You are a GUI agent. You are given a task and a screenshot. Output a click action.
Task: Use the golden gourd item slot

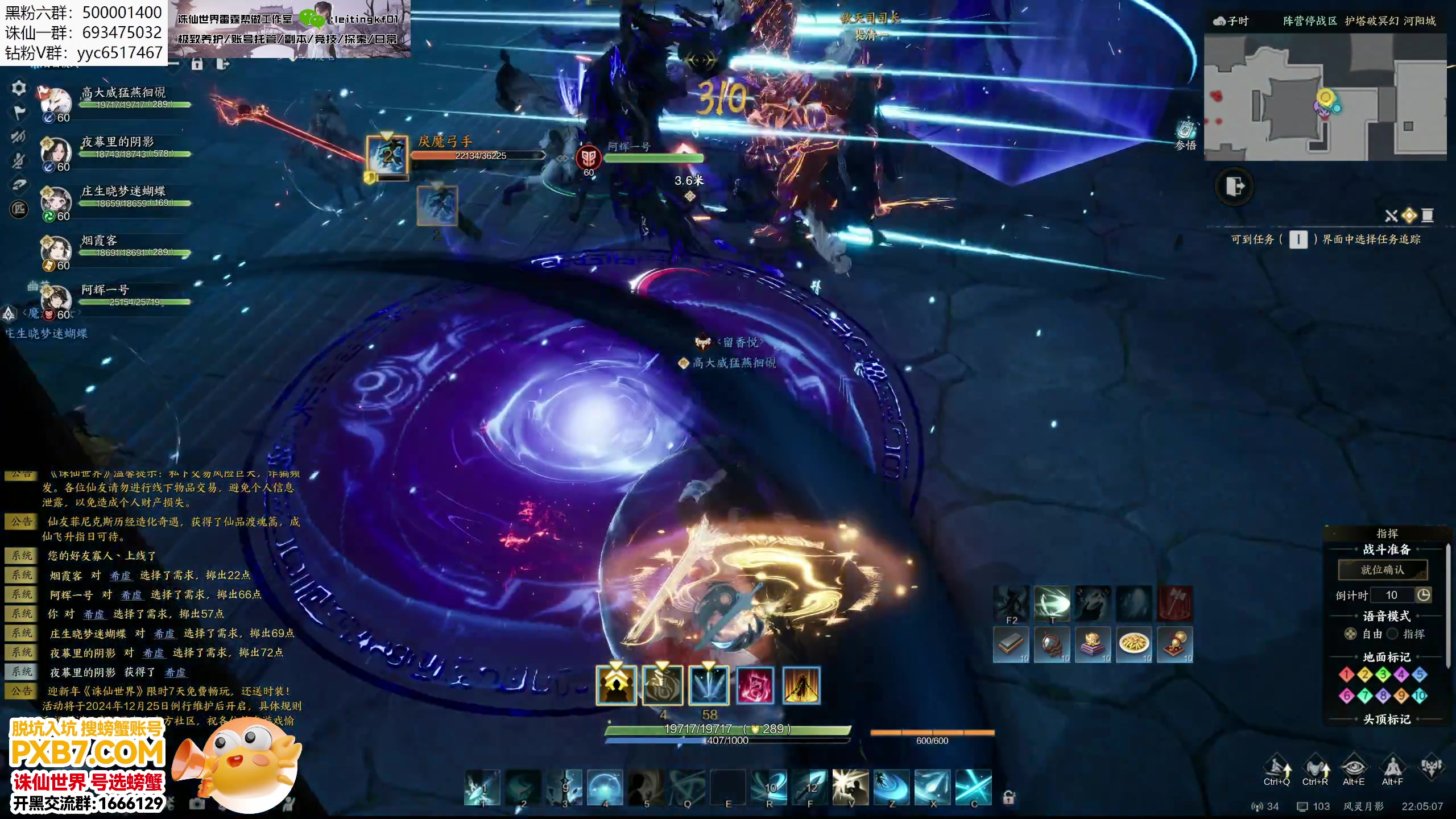point(1175,644)
